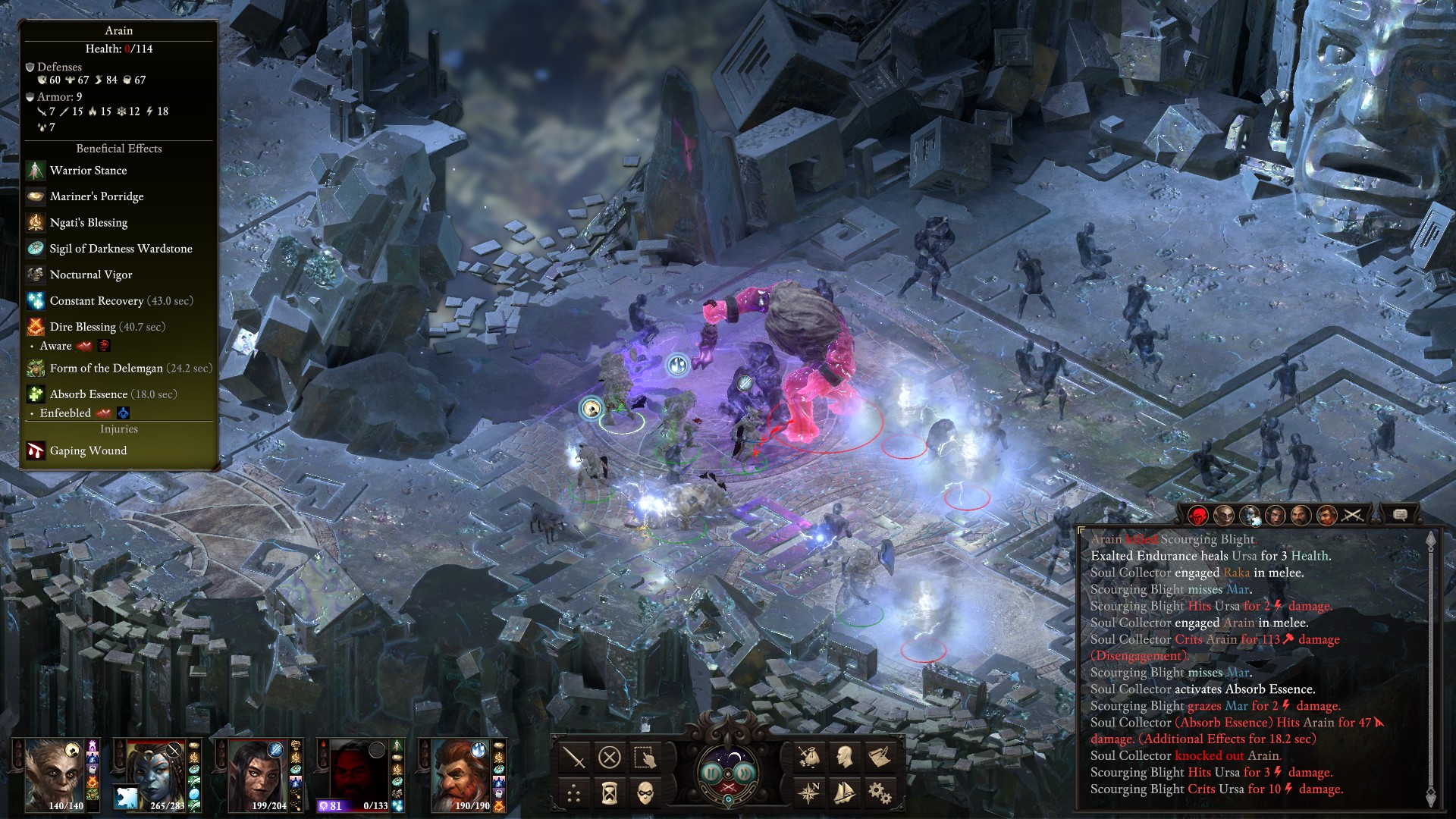Cancel current action with circled X
The image size is (1456, 819).
(610, 757)
